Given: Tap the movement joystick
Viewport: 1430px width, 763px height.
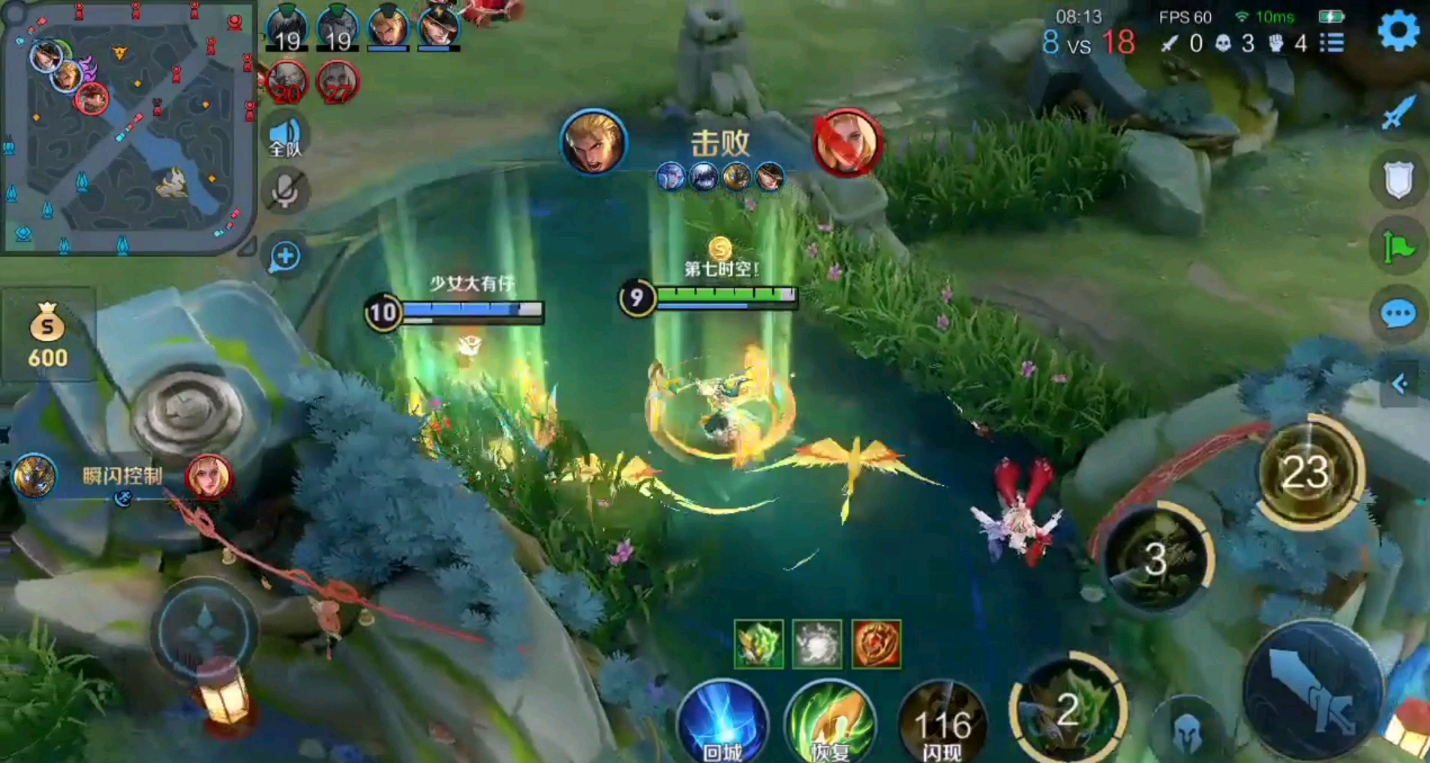Looking at the screenshot, I should tap(204, 631).
